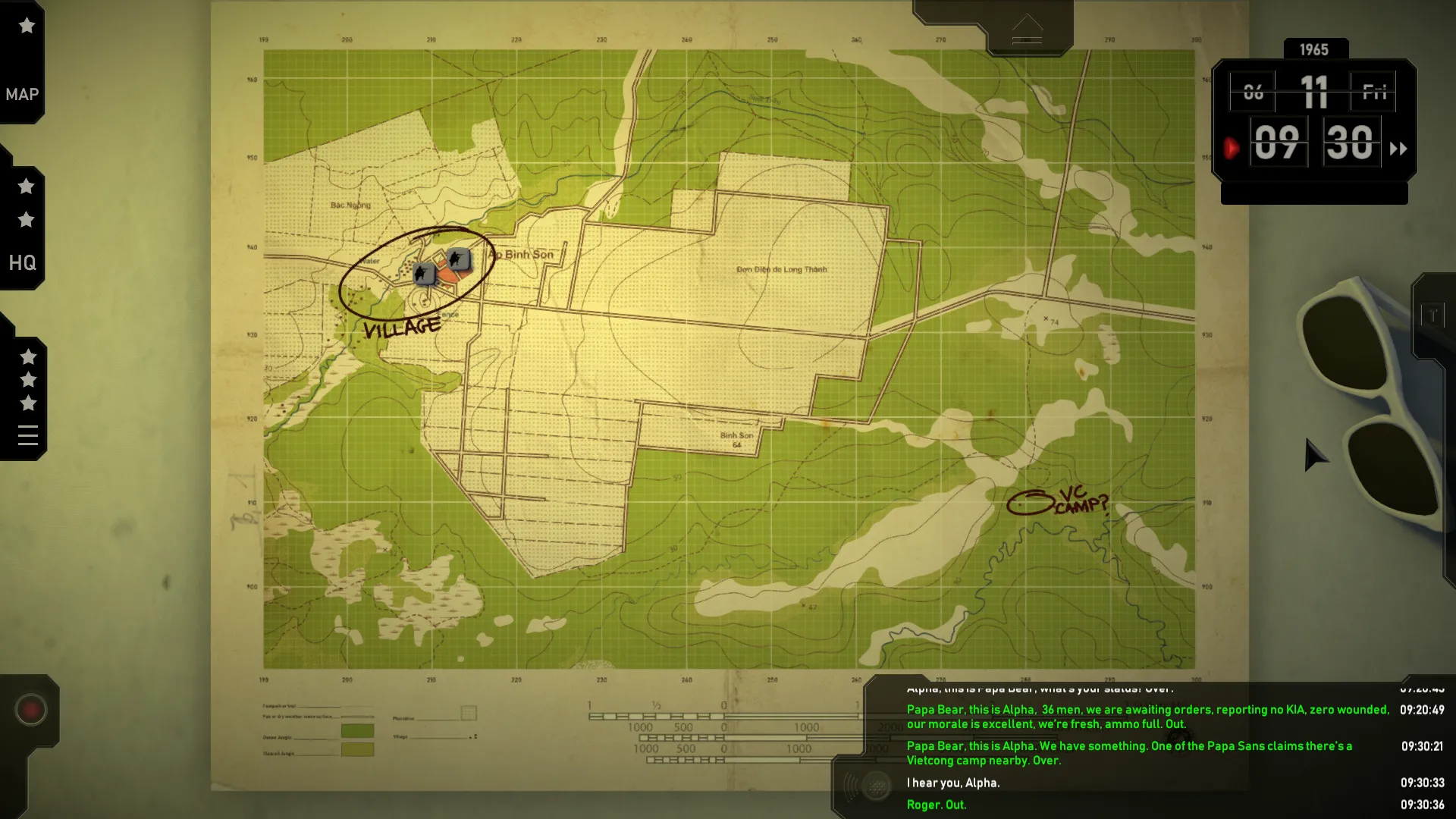
Task: Open the MAP tab
Action: [22, 95]
